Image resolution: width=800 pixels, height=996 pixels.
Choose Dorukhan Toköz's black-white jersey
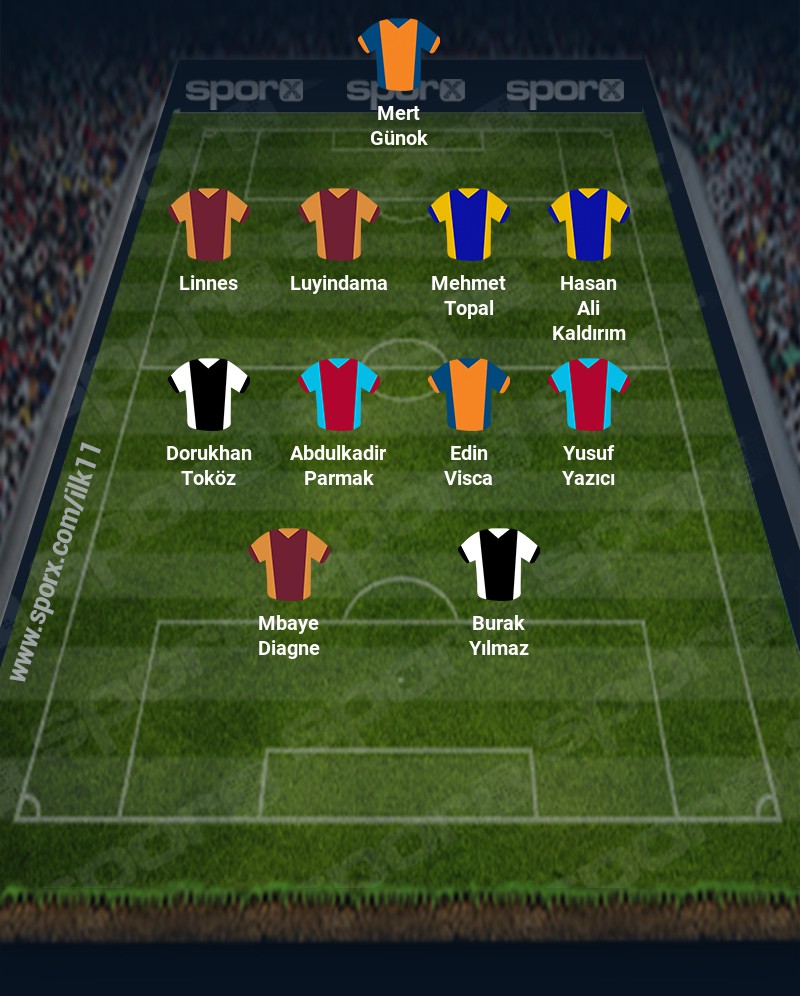click(x=209, y=394)
